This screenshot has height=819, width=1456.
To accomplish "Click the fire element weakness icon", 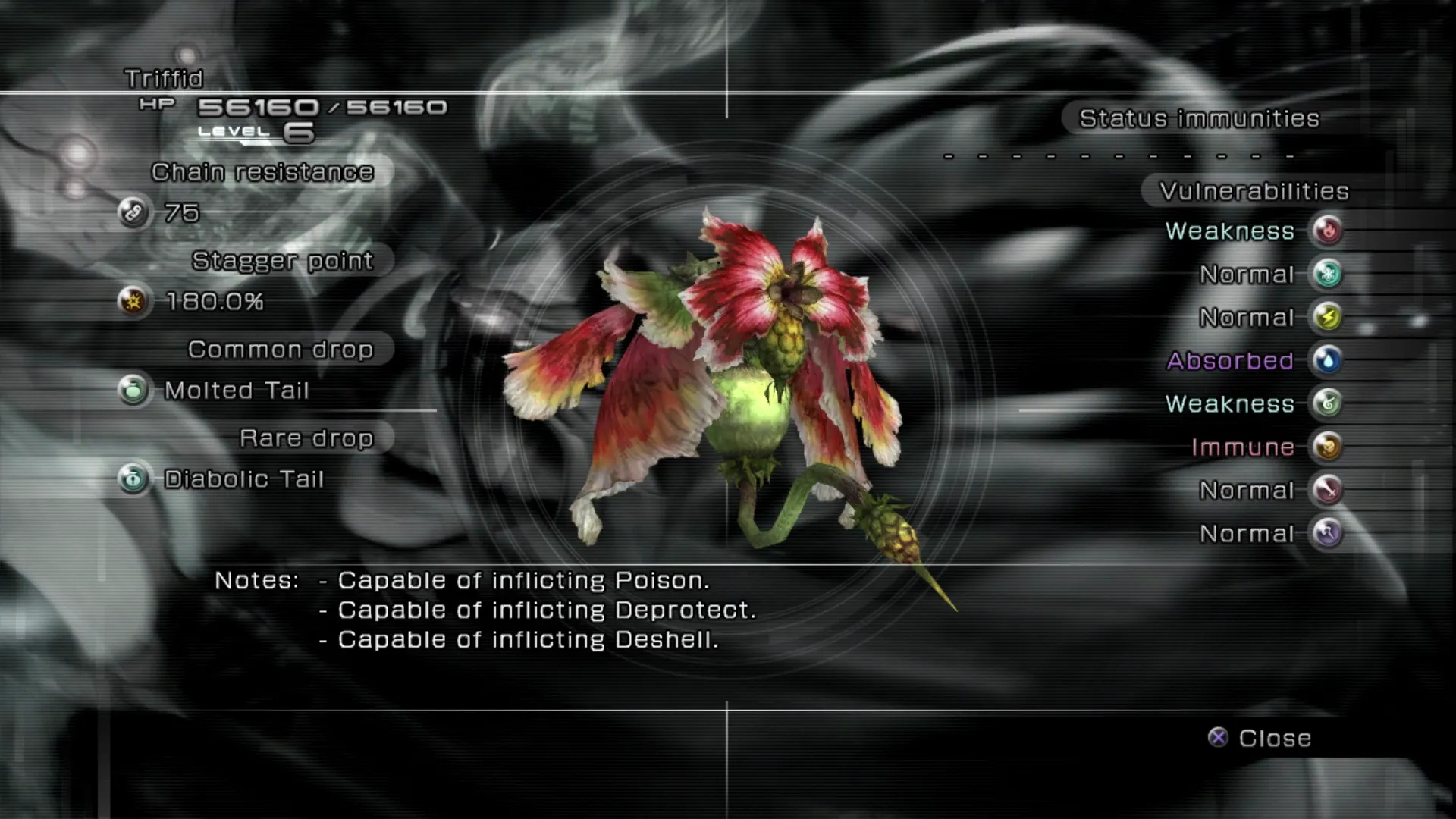I will click(1327, 231).
